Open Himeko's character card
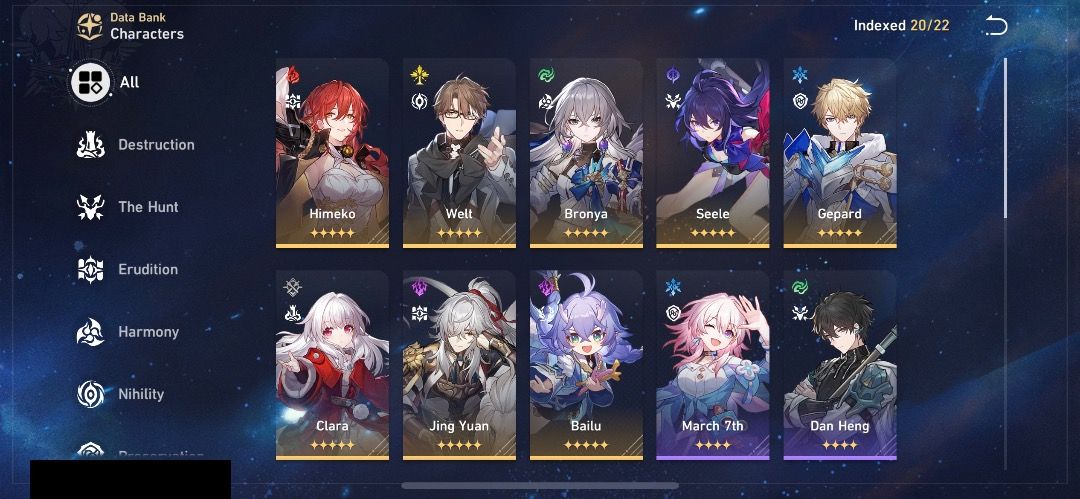The image size is (1080, 499). 332,152
